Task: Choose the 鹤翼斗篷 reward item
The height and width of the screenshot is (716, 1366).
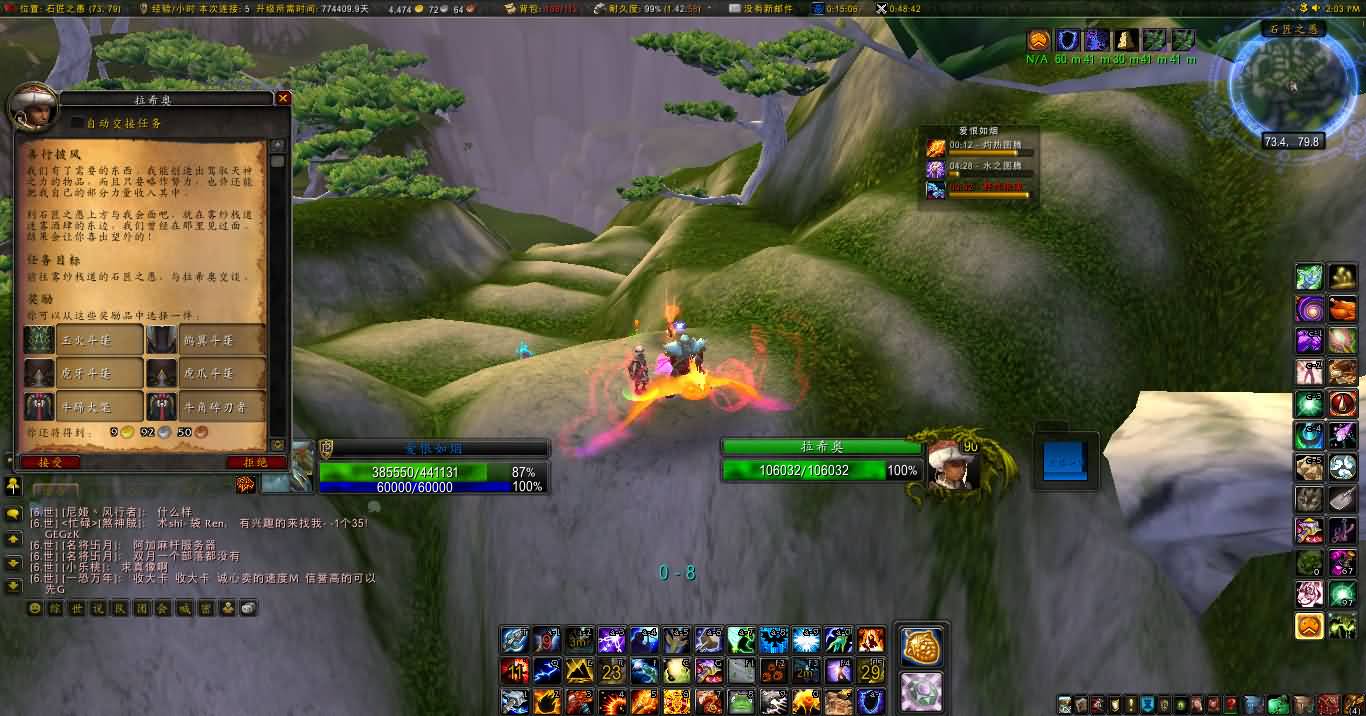Action: click(x=162, y=340)
